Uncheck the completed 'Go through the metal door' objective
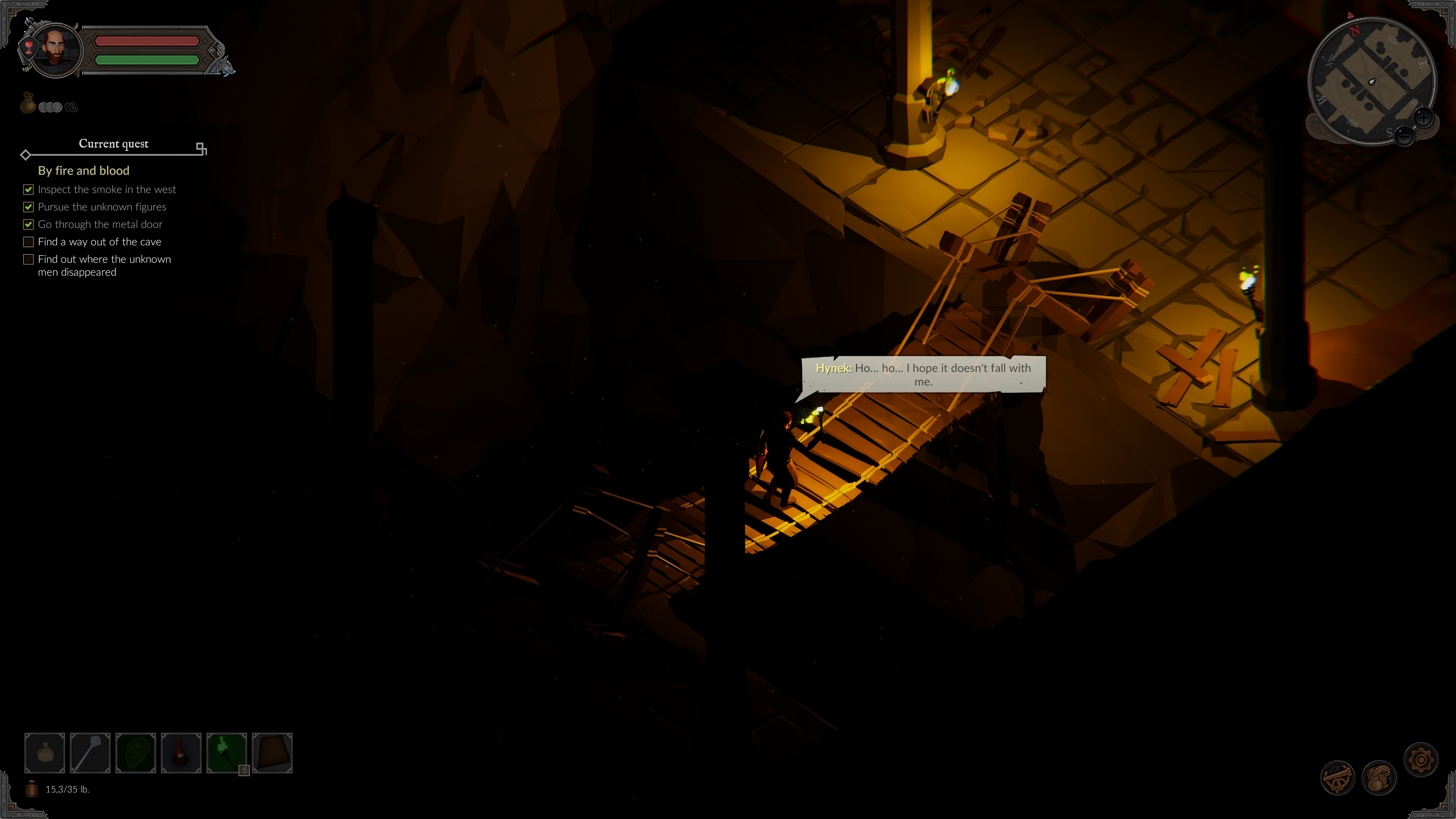This screenshot has width=1456, height=819. [x=28, y=224]
